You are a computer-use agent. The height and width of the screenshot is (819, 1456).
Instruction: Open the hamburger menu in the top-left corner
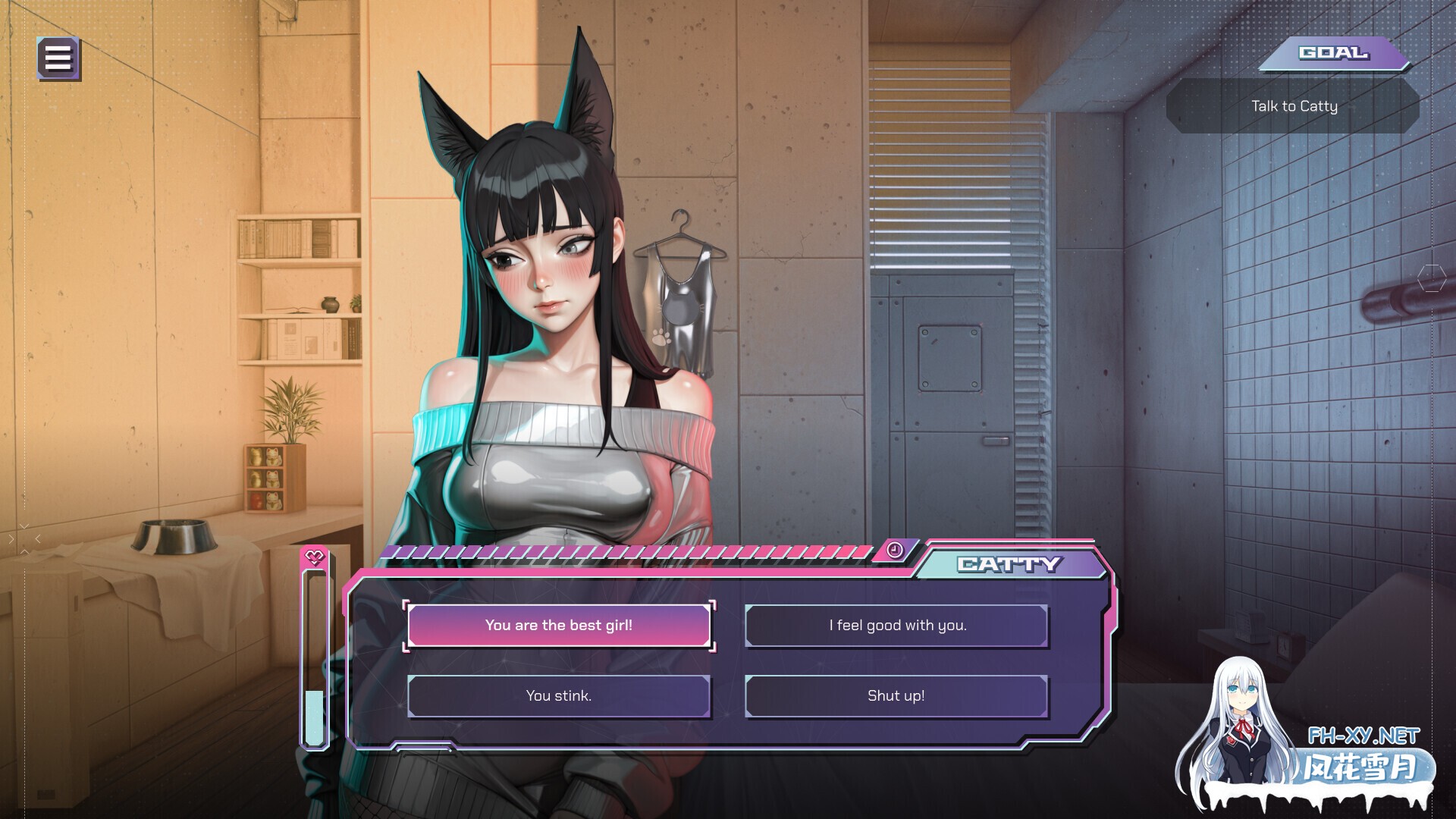point(58,58)
